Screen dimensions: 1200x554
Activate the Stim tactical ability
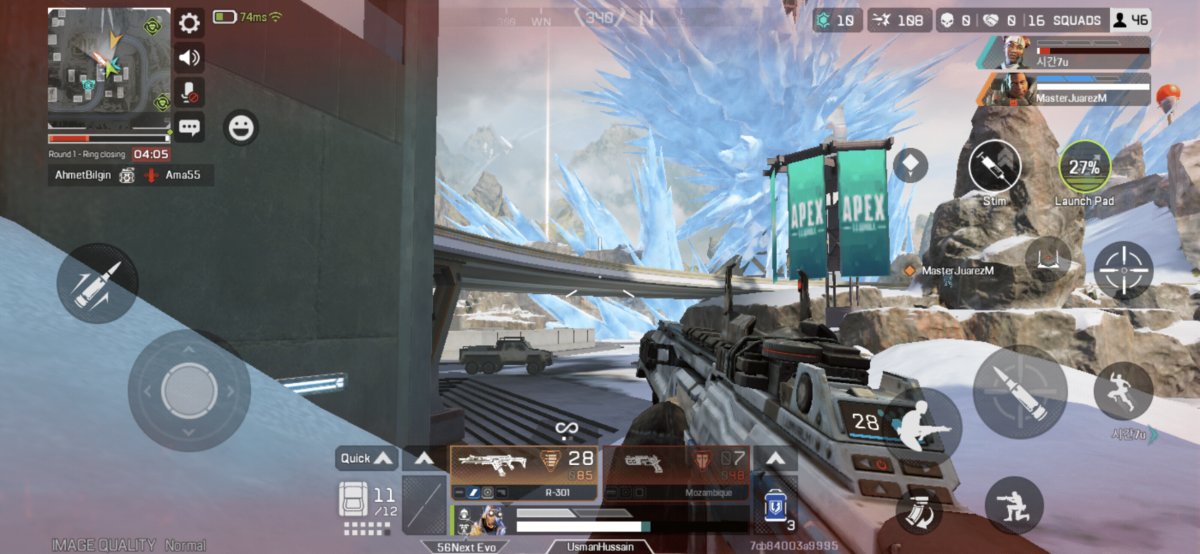coord(994,166)
